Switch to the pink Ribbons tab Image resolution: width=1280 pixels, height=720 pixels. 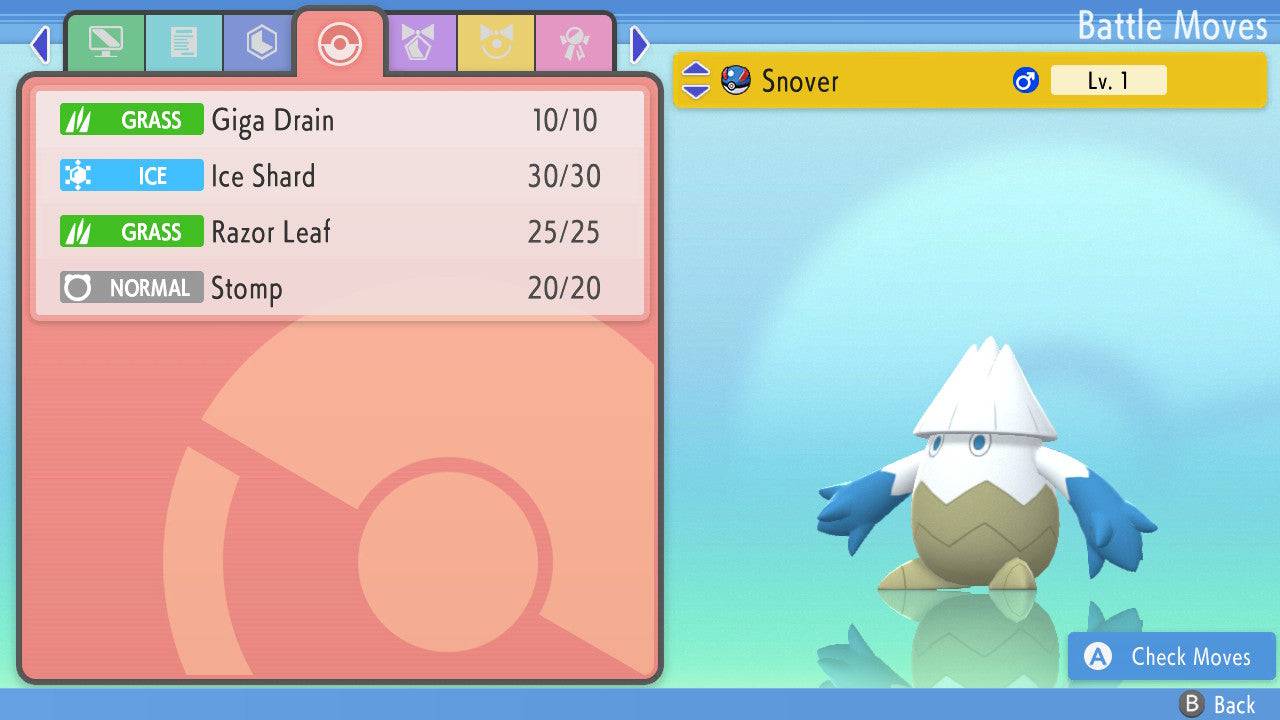point(574,43)
